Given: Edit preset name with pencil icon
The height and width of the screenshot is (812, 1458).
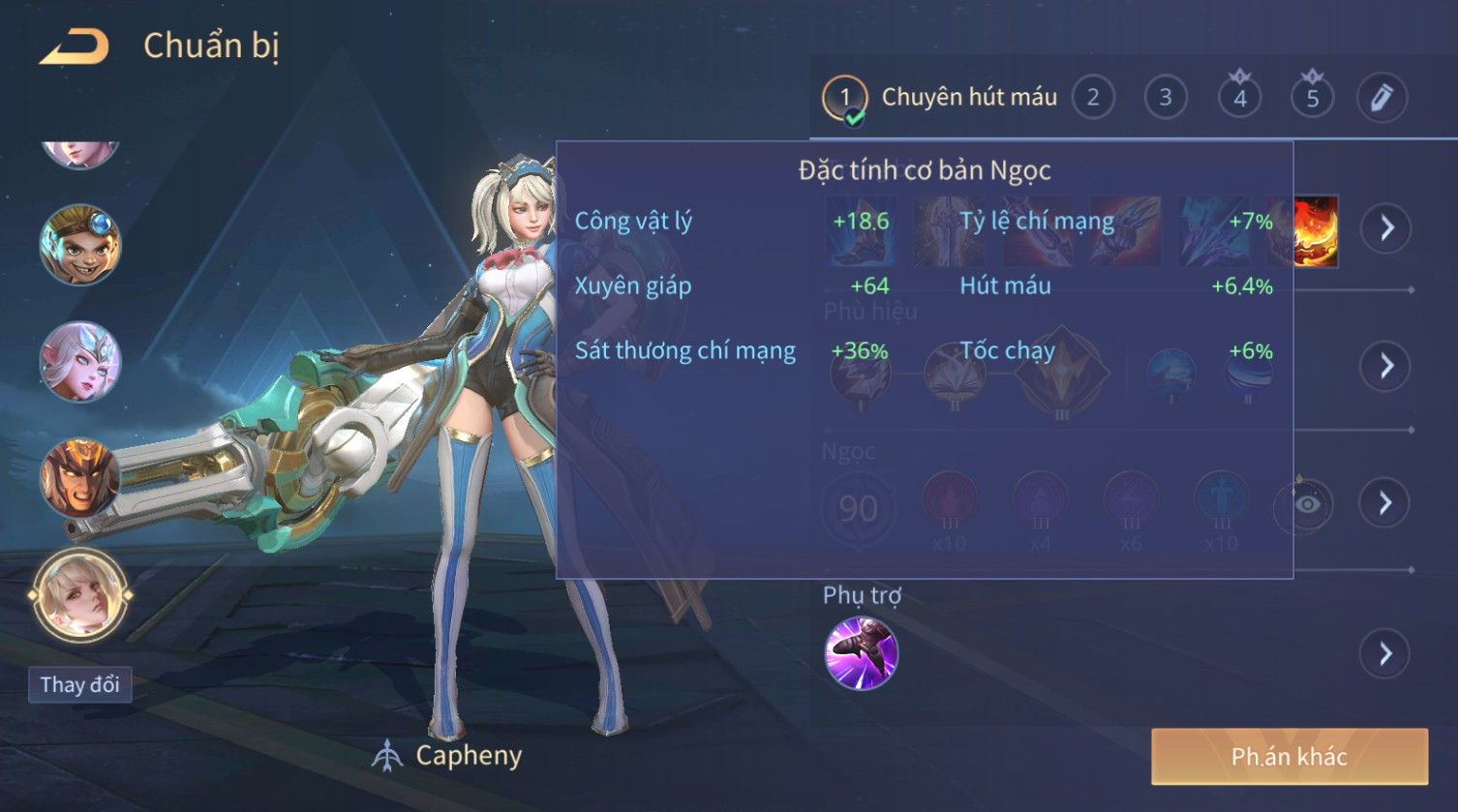Looking at the screenshot, I should coord(1382,98).
